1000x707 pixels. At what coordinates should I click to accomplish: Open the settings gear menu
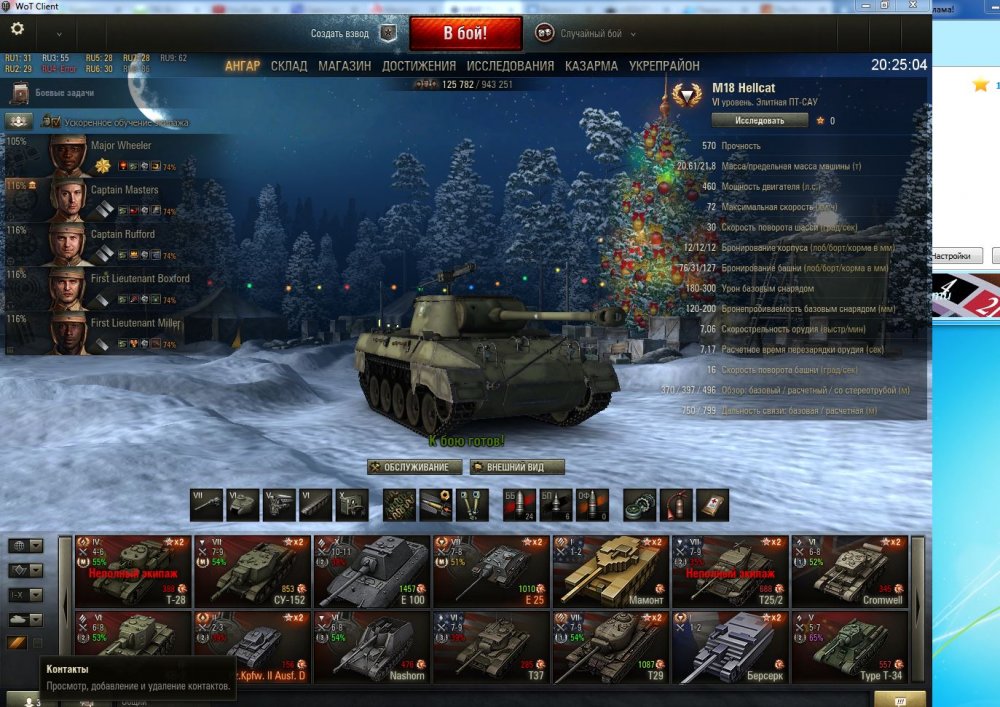coord(17,30)
